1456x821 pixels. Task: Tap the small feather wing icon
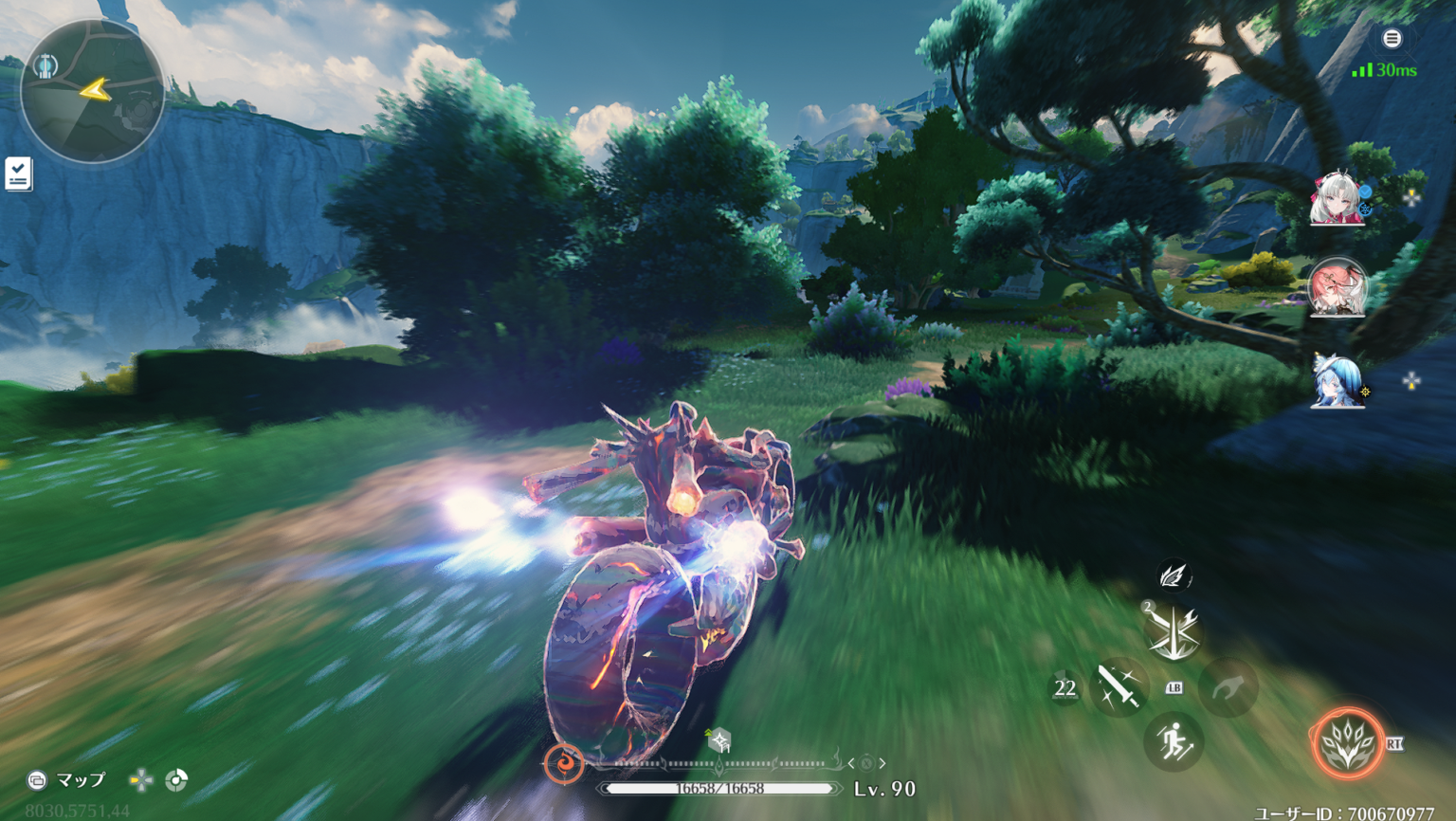[1174, 575]
